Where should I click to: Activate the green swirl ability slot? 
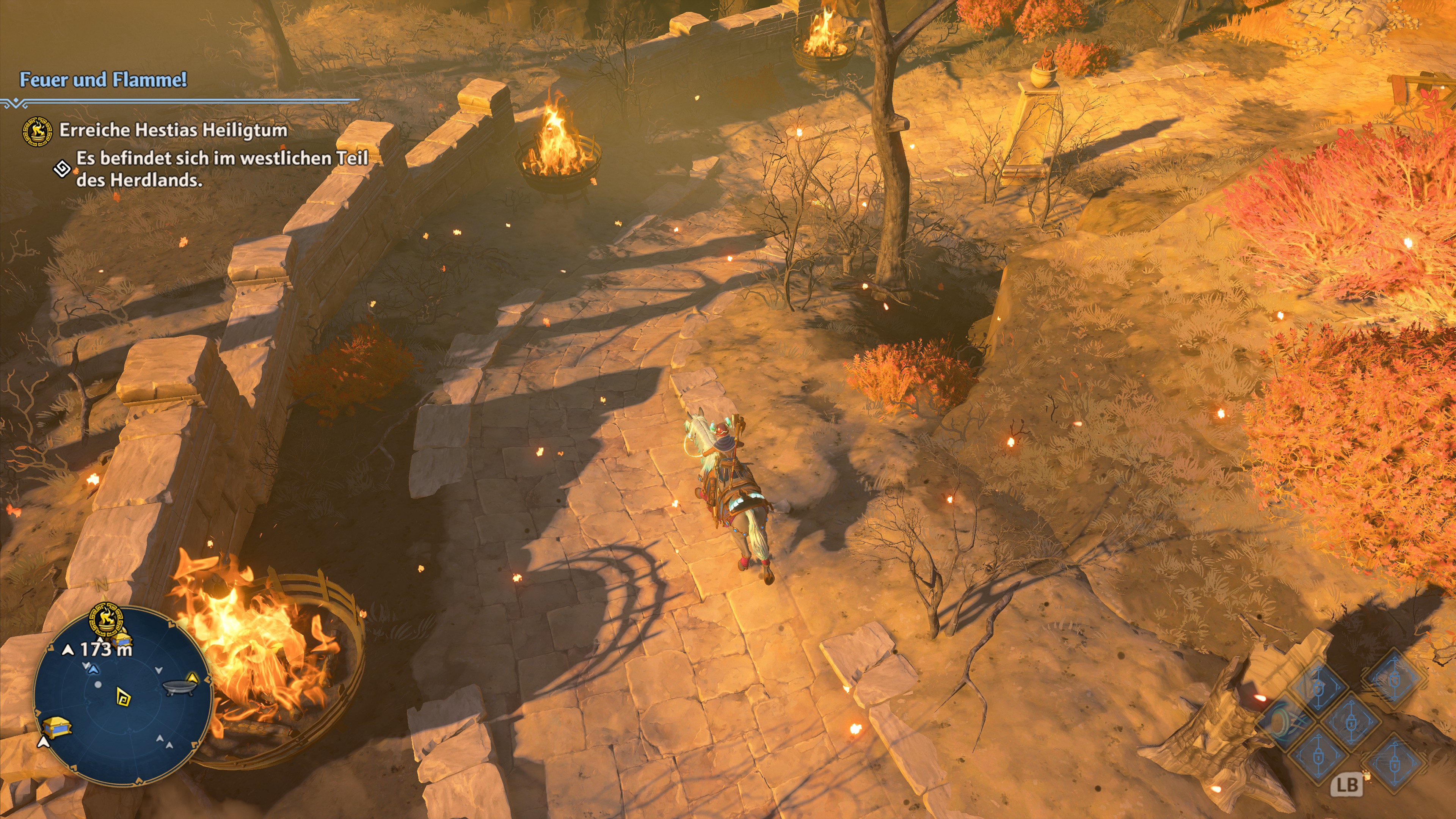coord(1281,722)
